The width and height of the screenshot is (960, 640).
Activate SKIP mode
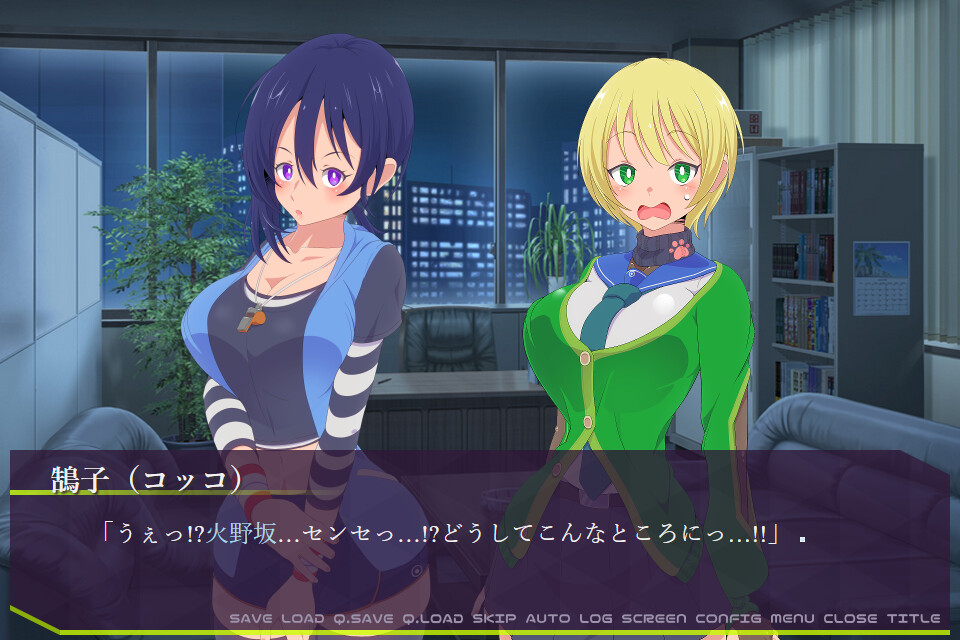click(x=494, y=618)
